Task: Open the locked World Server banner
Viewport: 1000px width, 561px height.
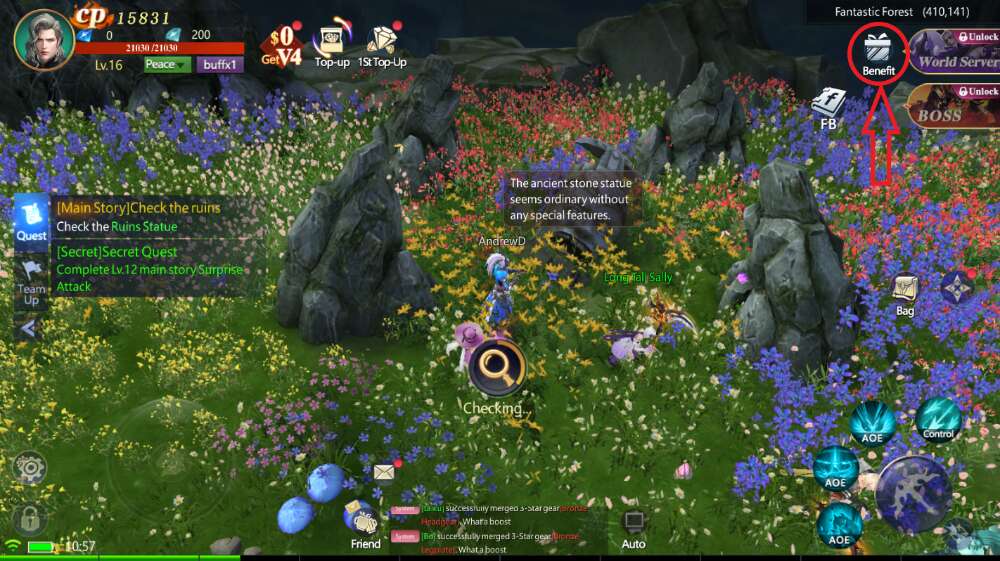Action: [953, 52]
